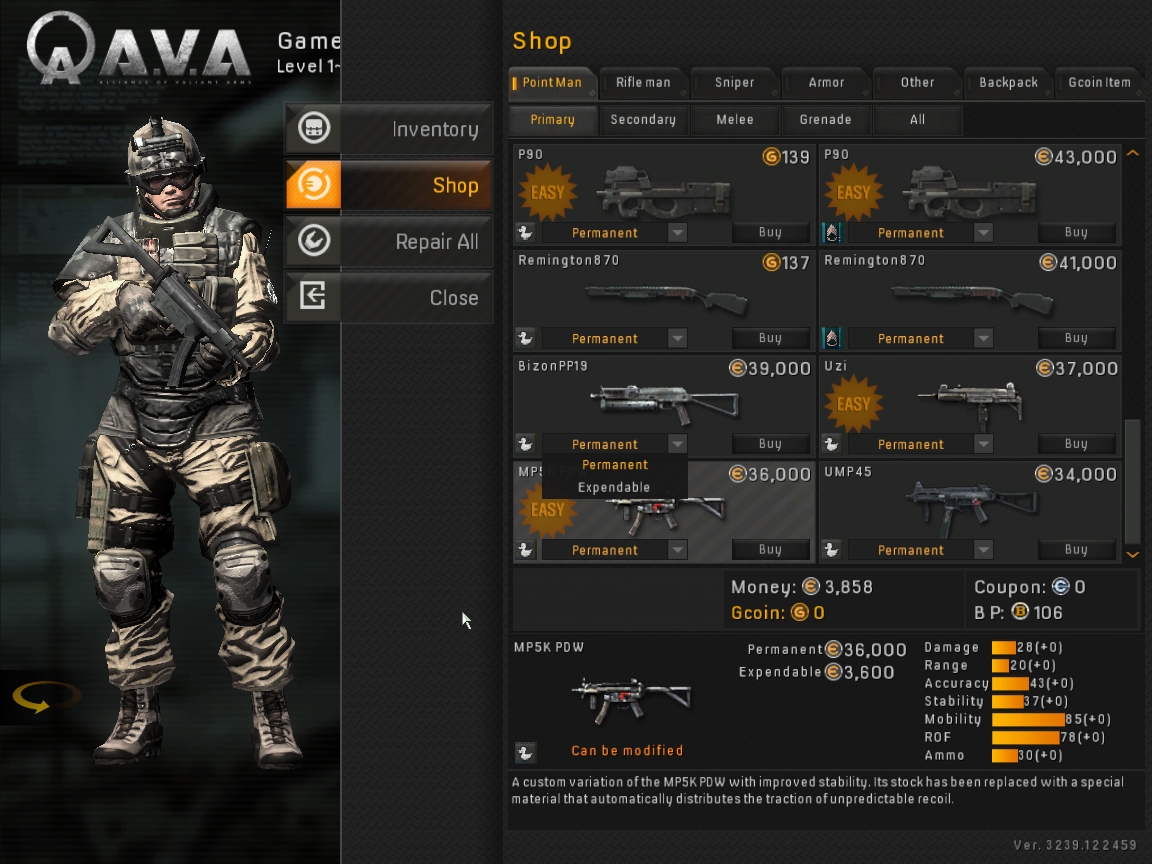
Task: Select the Gcoin Item tab
Action: click(1099, 83)
